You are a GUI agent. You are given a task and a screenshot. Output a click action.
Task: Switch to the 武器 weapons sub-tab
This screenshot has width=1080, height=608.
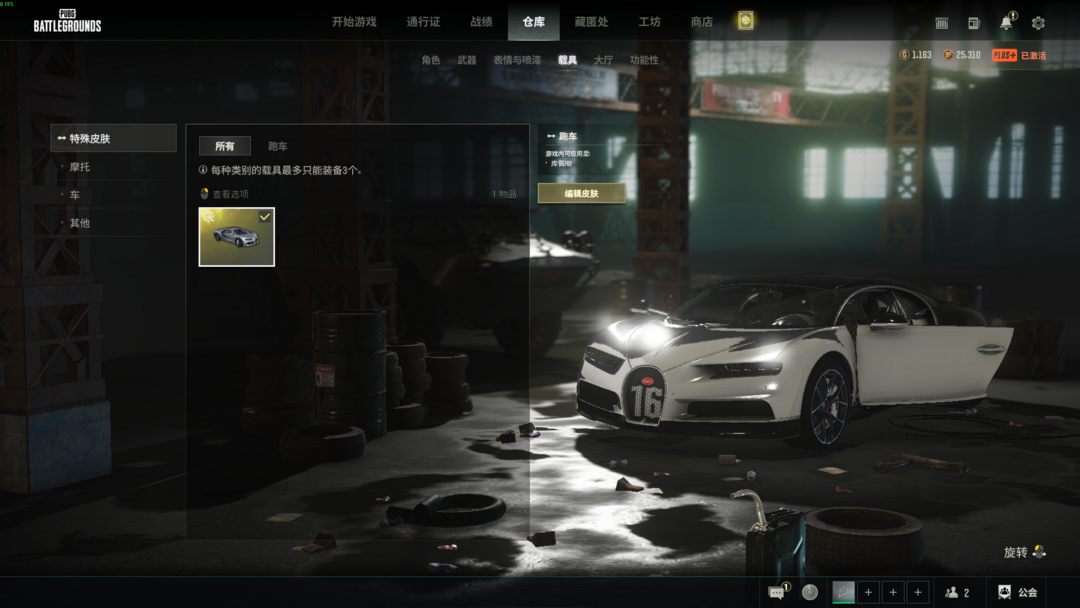466,60
